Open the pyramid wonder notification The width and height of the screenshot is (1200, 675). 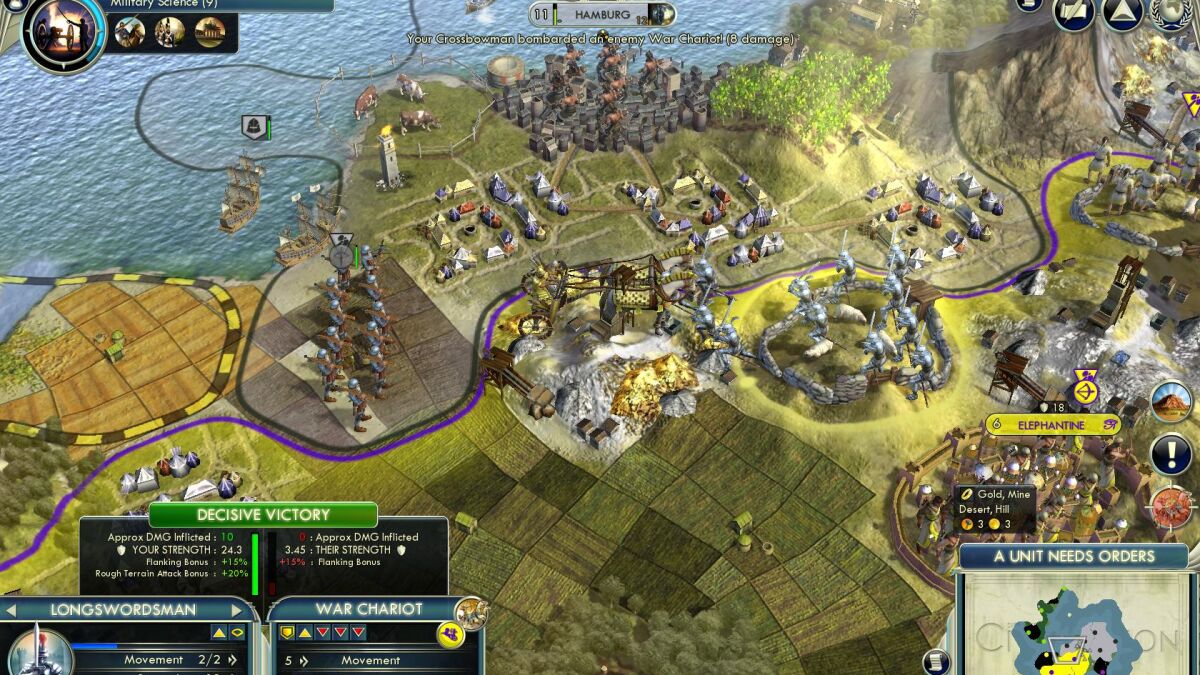pos(1171,402)
